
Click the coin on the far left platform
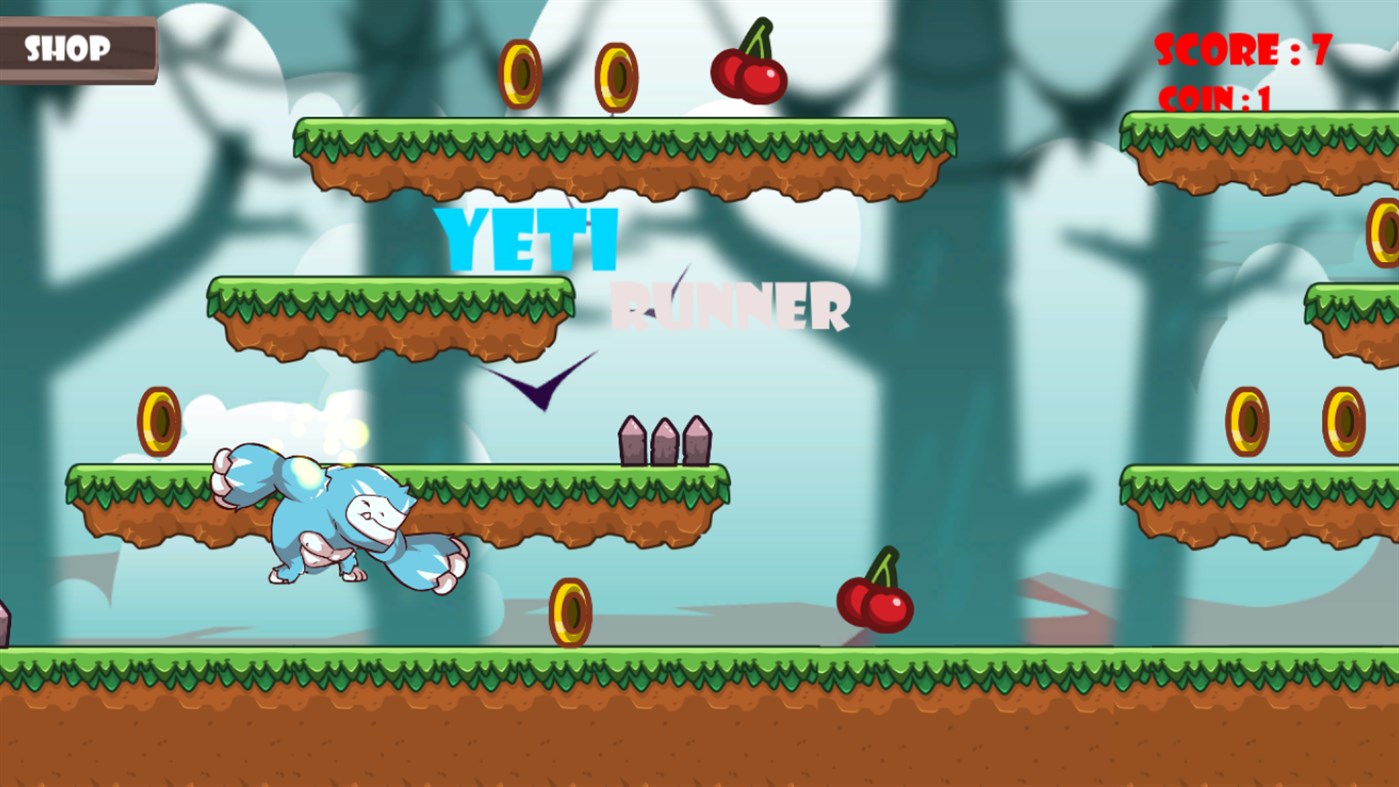point(158,419)
